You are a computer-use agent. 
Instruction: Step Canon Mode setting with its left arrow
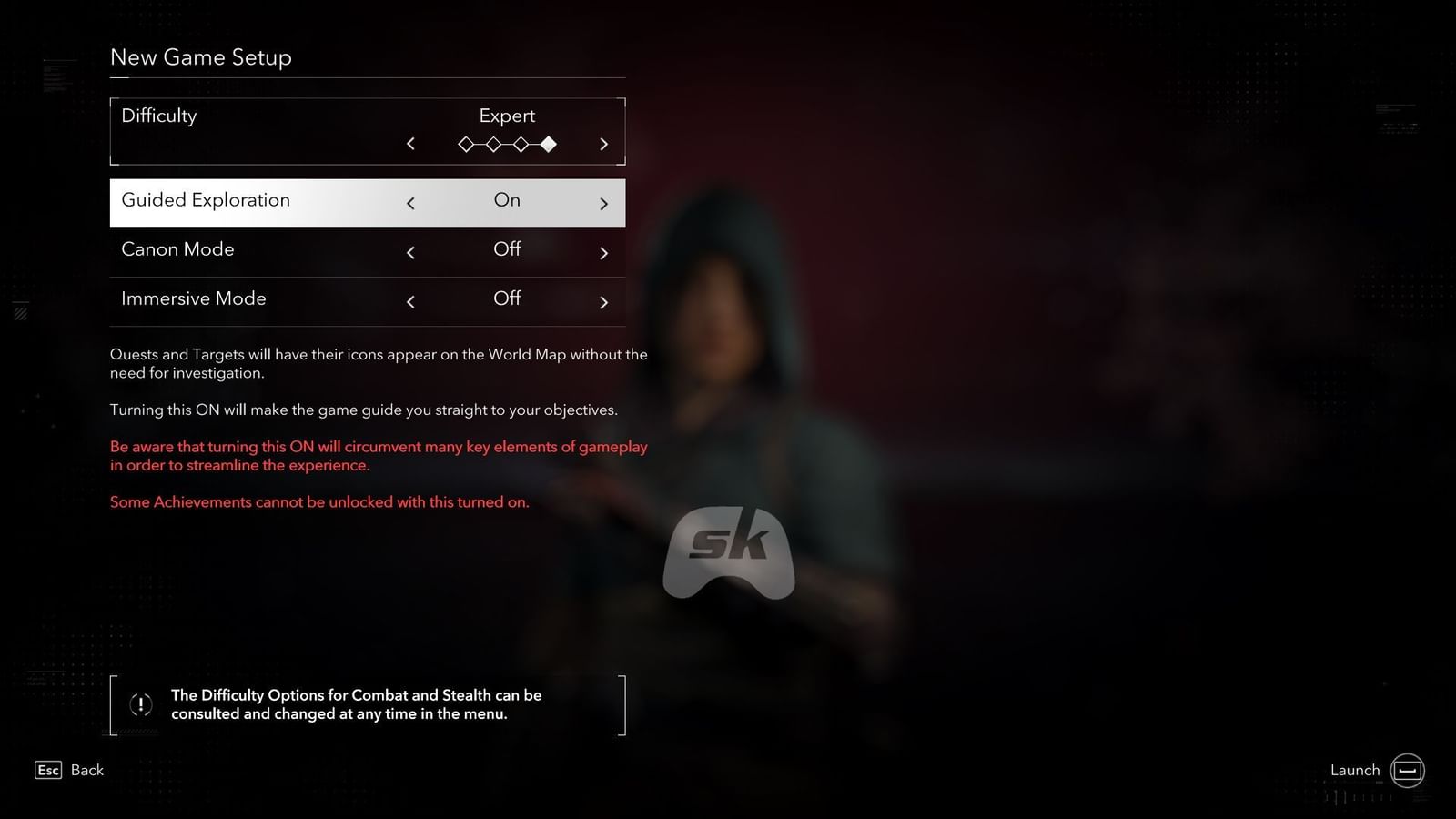point(410,252)
